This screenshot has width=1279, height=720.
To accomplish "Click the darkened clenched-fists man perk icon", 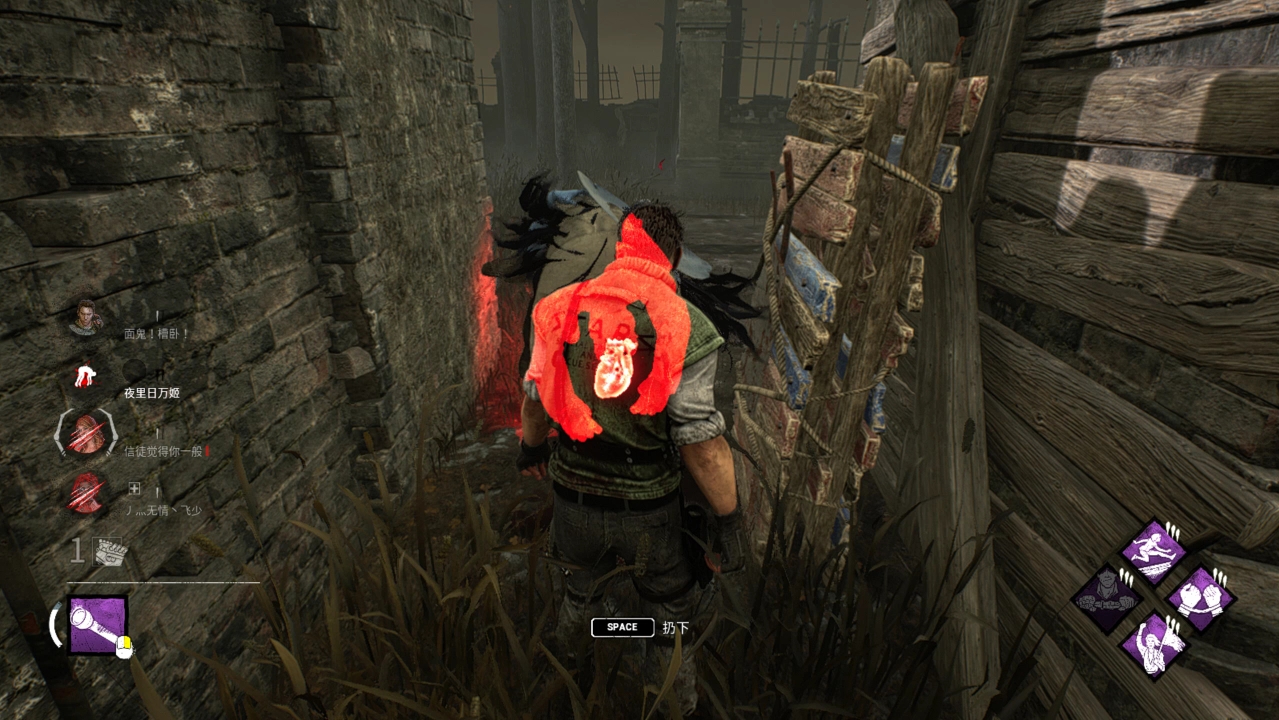I will (x=1107, y=599).
